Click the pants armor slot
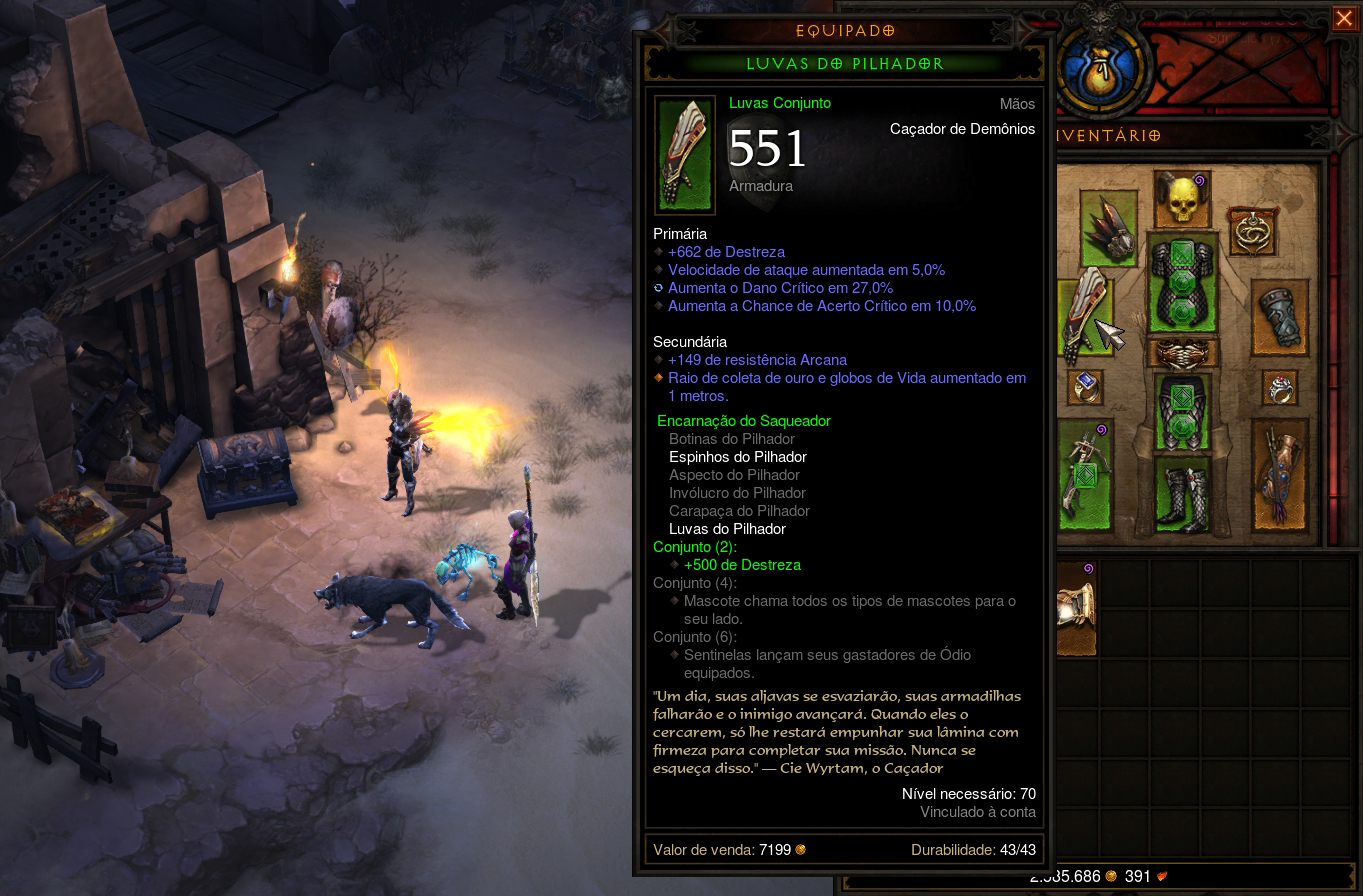Image resolution: width=1363 pixels, height=896 pixels. (1182, 411)
